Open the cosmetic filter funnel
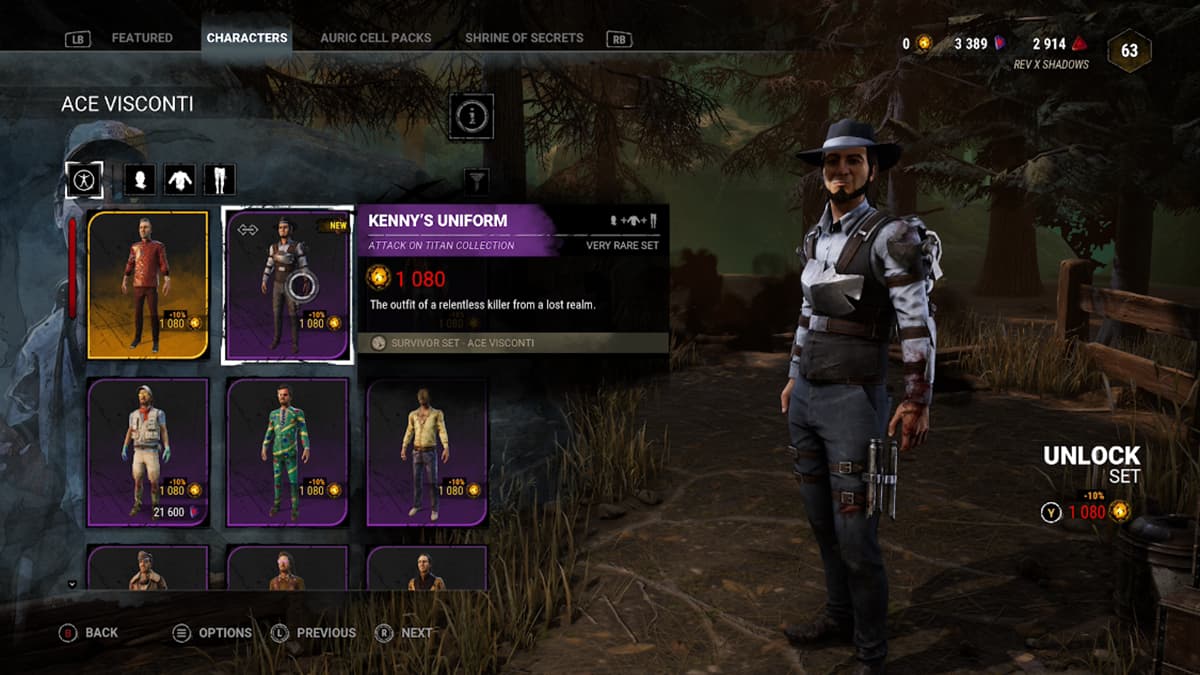The width and height of the screenshot is (1200, 675). pos(477,181)
